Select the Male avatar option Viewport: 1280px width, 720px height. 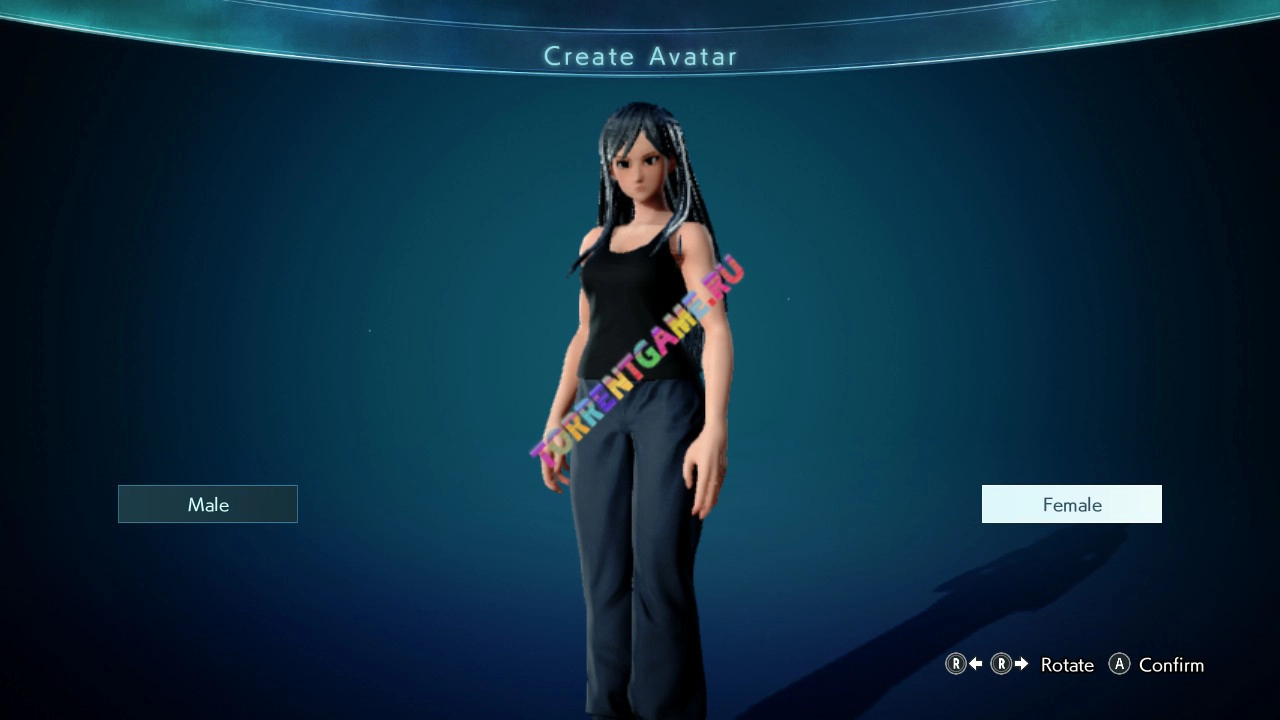(x=208, y=504)
